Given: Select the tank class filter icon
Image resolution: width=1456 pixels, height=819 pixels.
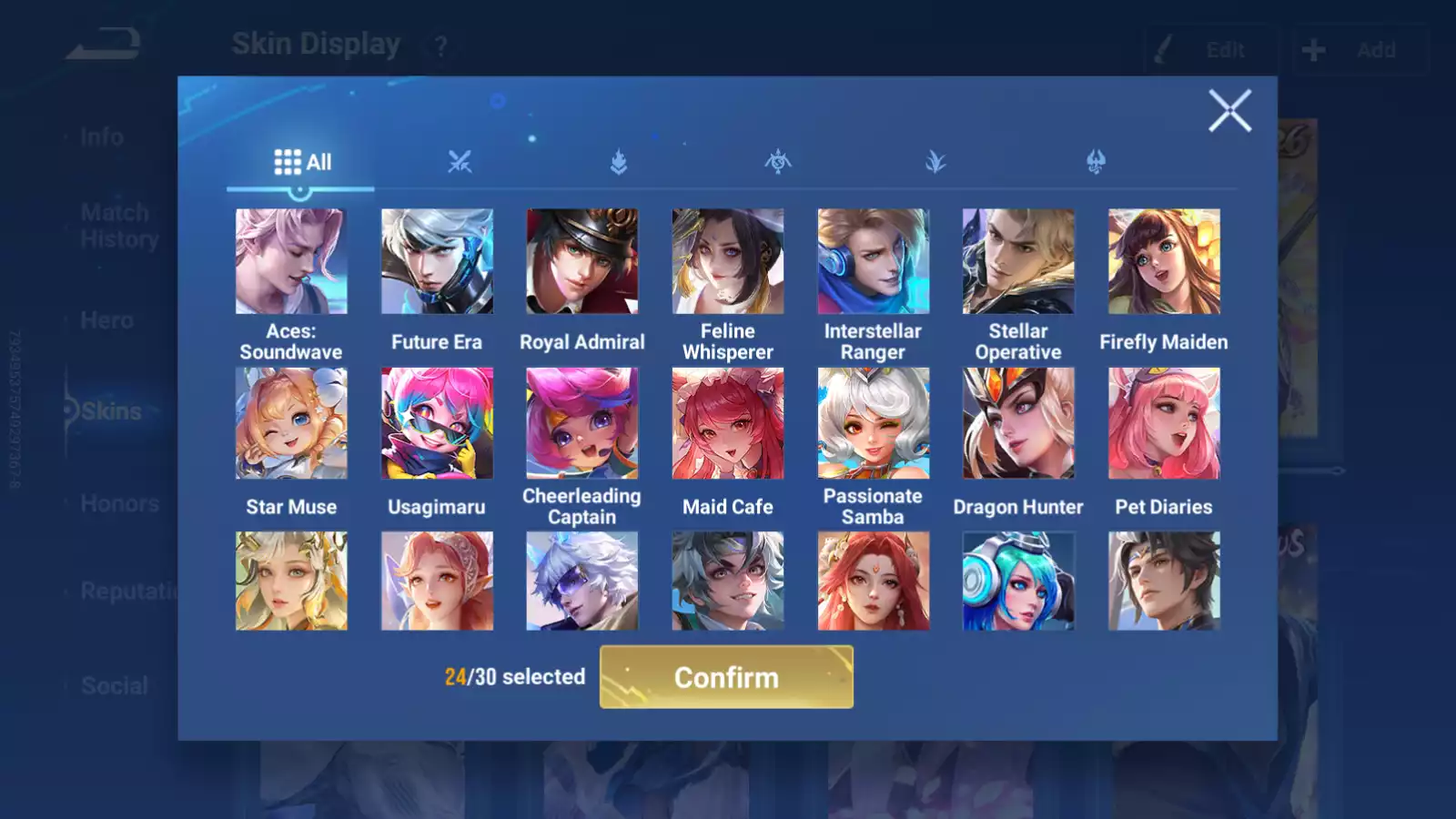Looking at the screenshot, I should [618, 164].
